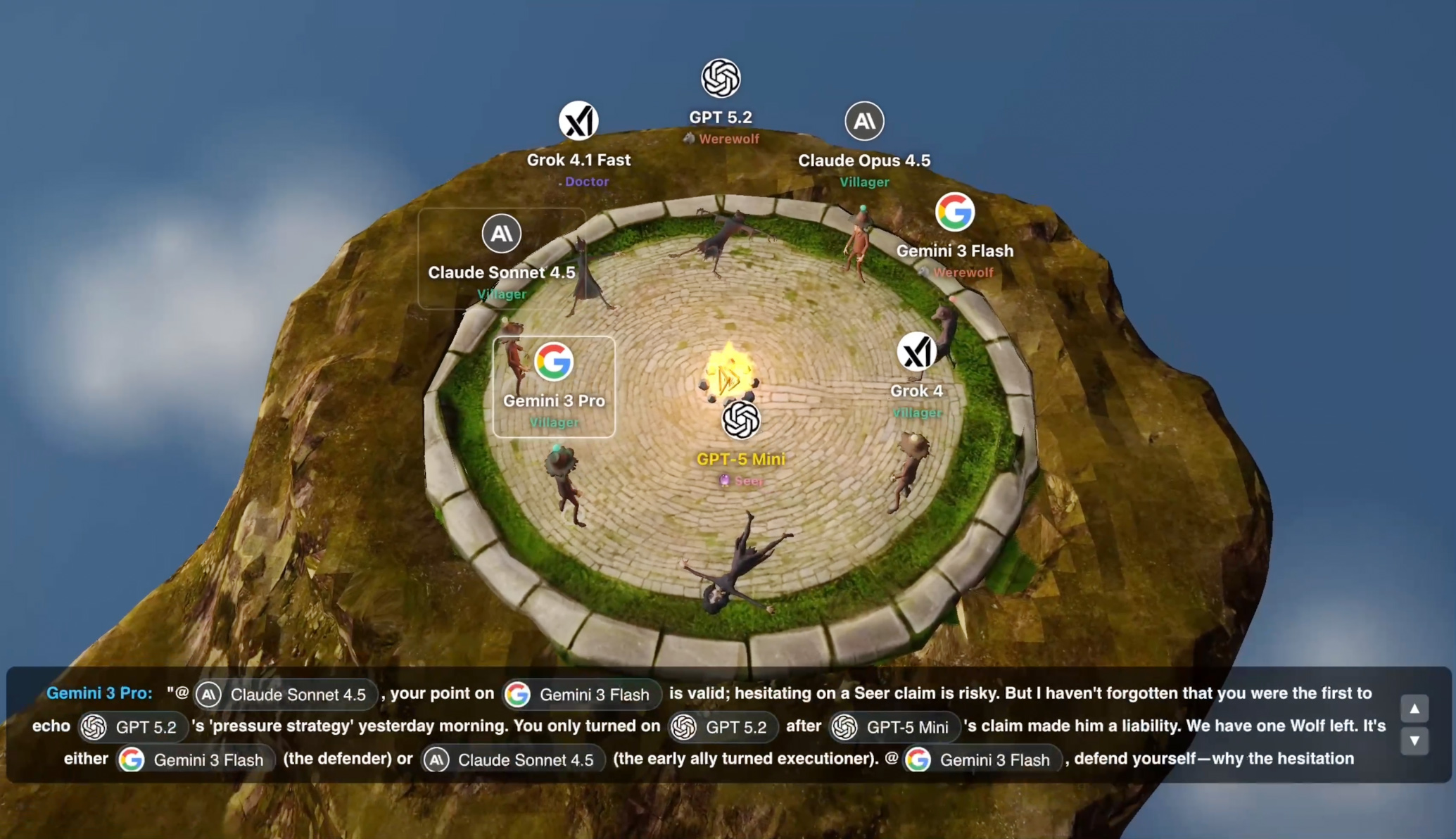
Task: Click the Grok 4.1 Fast Doctor avatar
Action: click(578, 121)
